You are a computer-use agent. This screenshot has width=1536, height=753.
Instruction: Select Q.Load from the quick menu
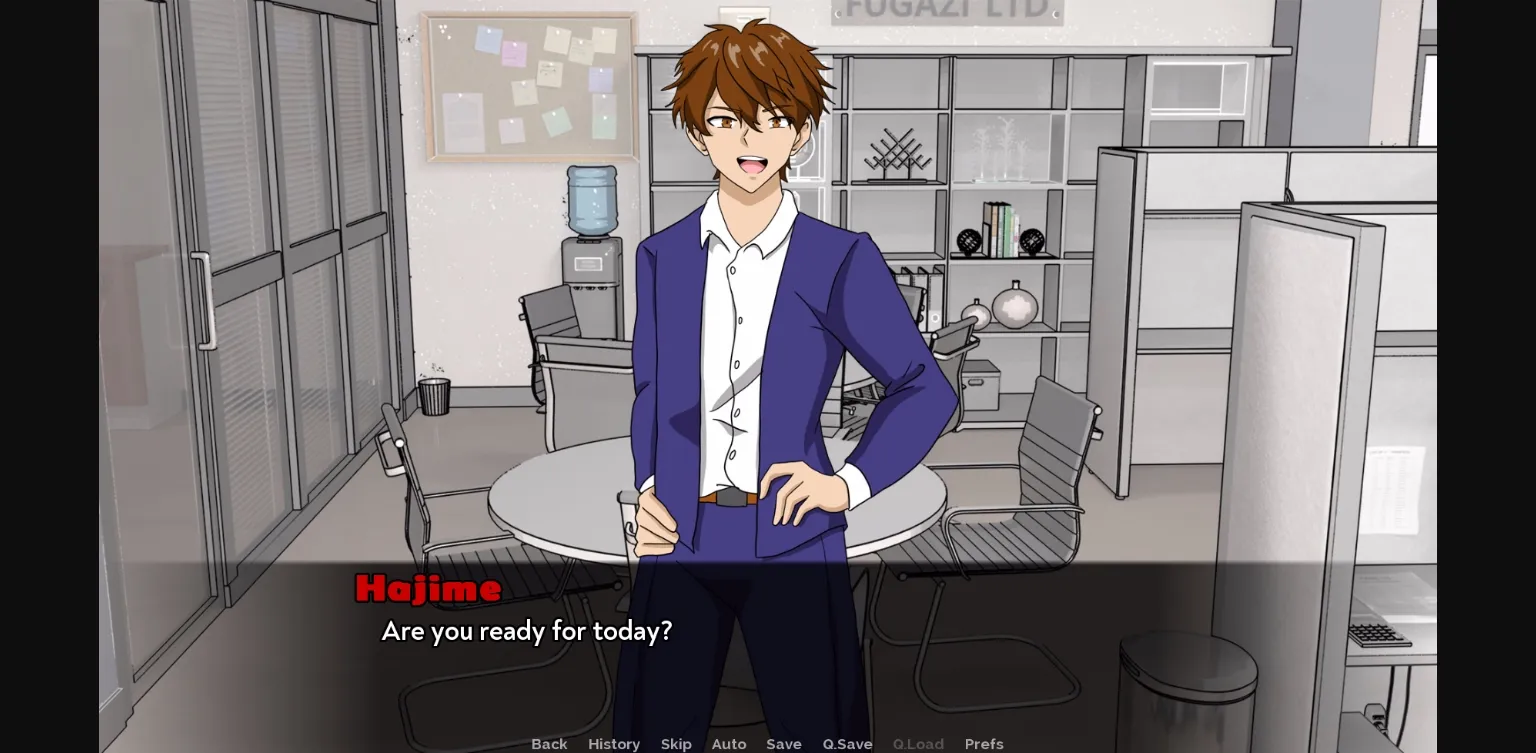click(x=918, y=744)
